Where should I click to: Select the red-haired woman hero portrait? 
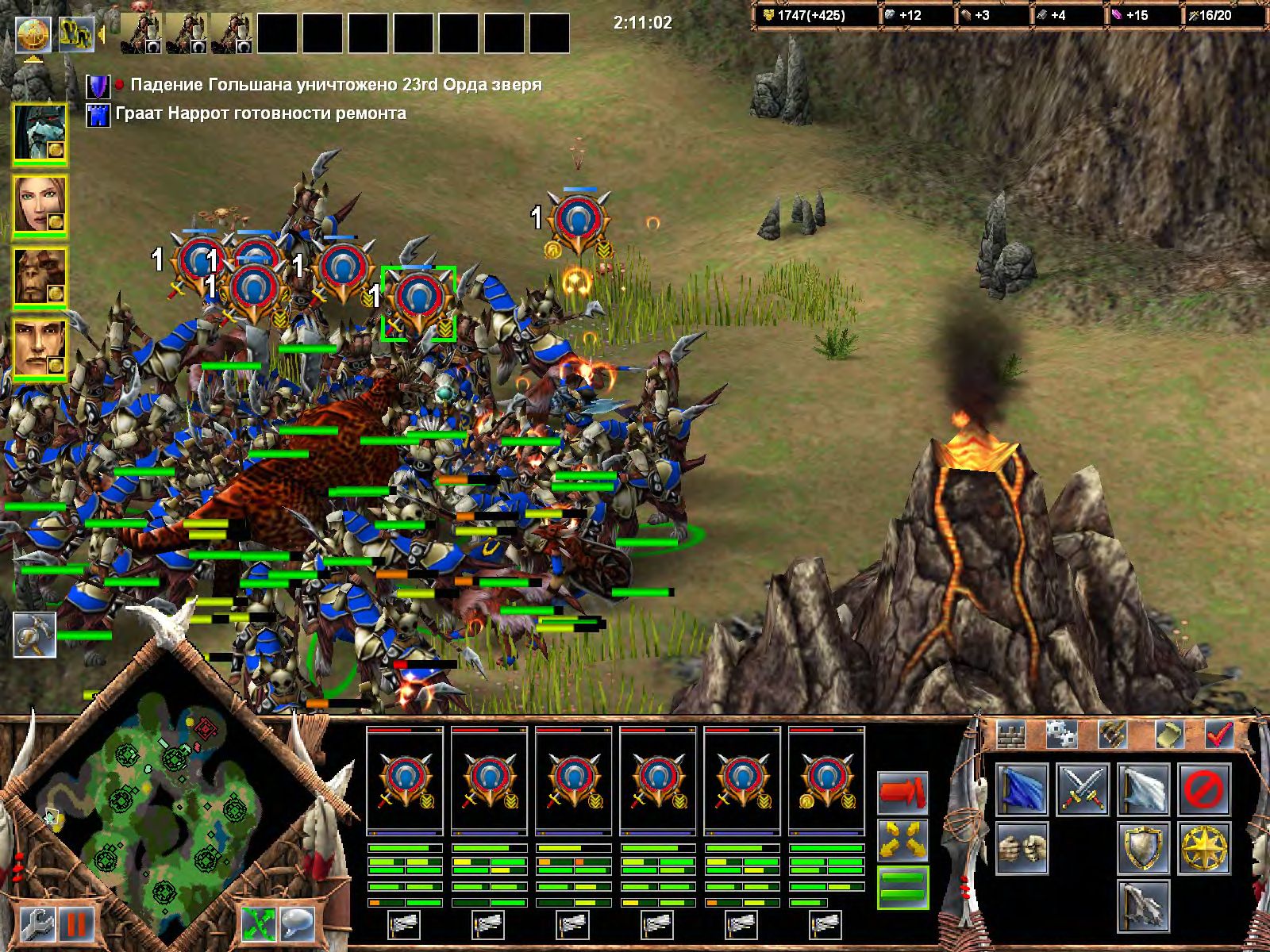40,205
